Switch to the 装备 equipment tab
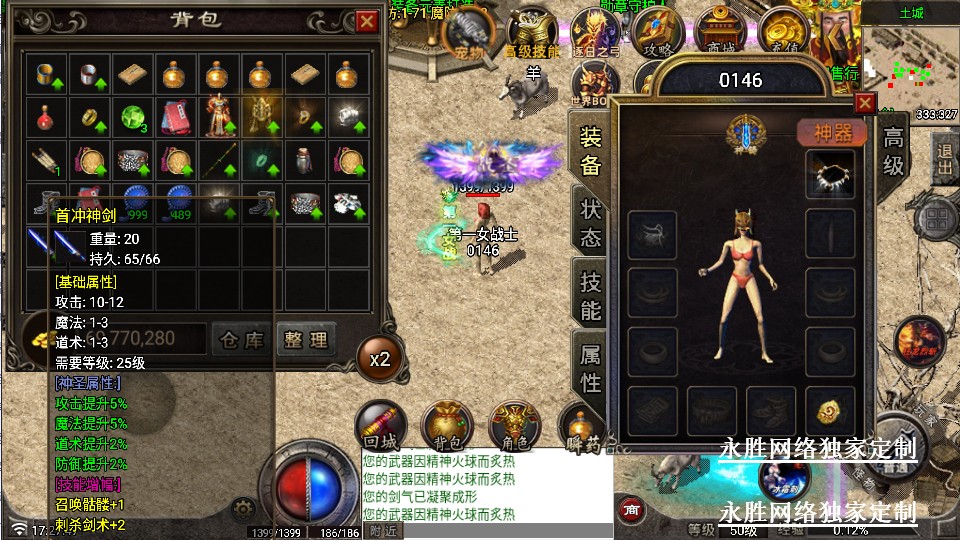The height and width of the screenshot is (540, 960). [x=590, y=152]
